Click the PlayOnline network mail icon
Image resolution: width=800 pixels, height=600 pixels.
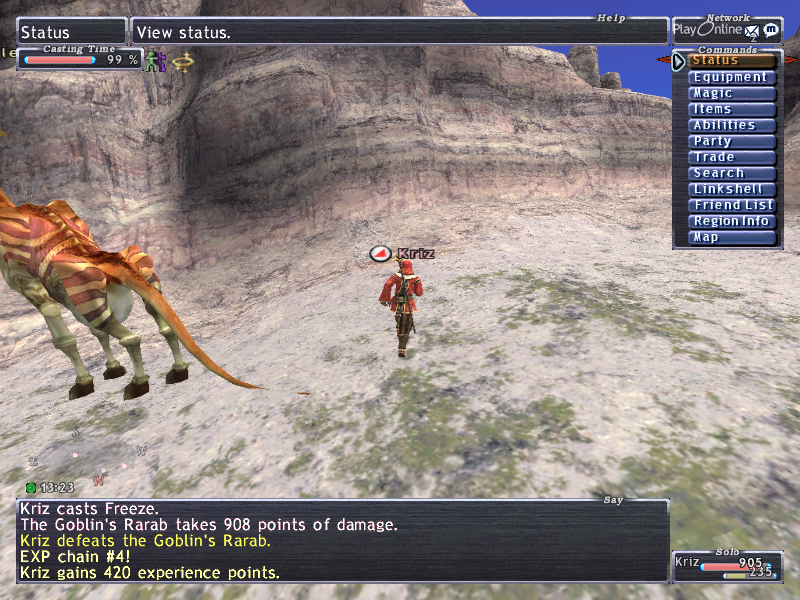pyautogui.click(x=752, y=32)
